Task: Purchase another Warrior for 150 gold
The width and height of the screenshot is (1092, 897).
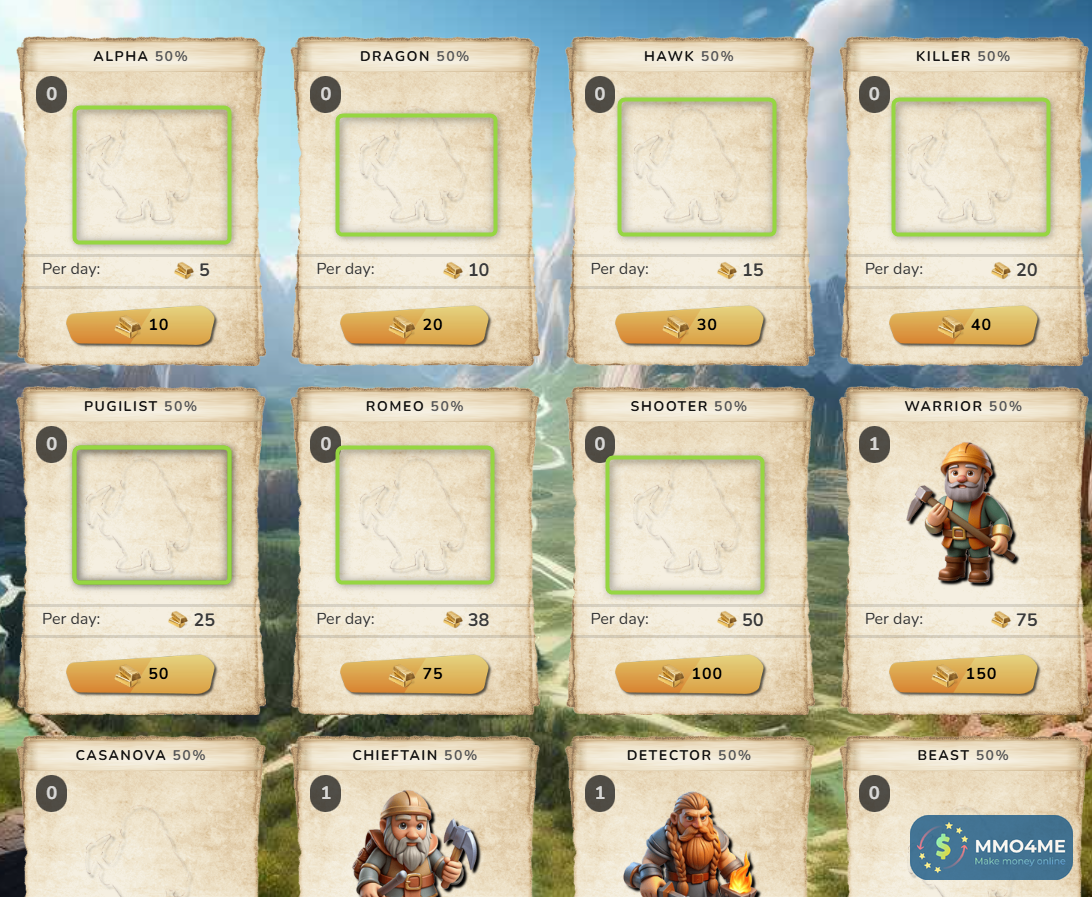Action: tap(963, 675)
